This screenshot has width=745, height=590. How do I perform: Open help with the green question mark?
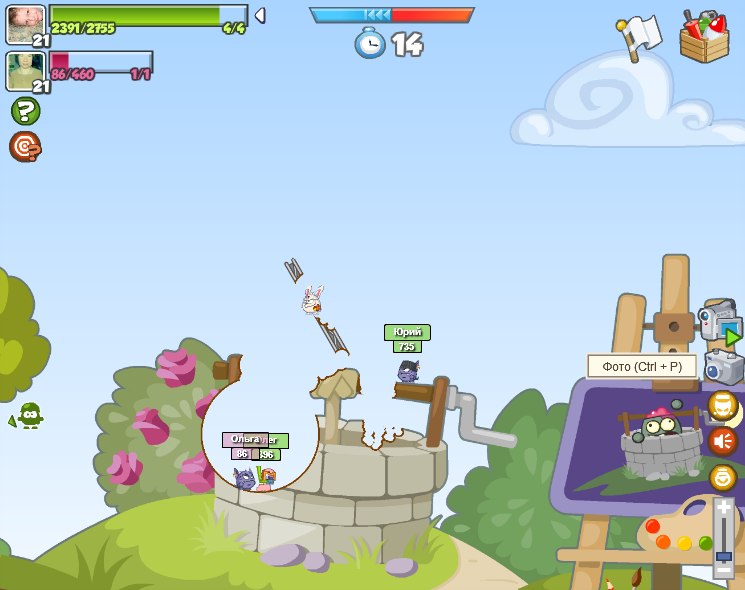pyautogui.click(x=25, y=111)
